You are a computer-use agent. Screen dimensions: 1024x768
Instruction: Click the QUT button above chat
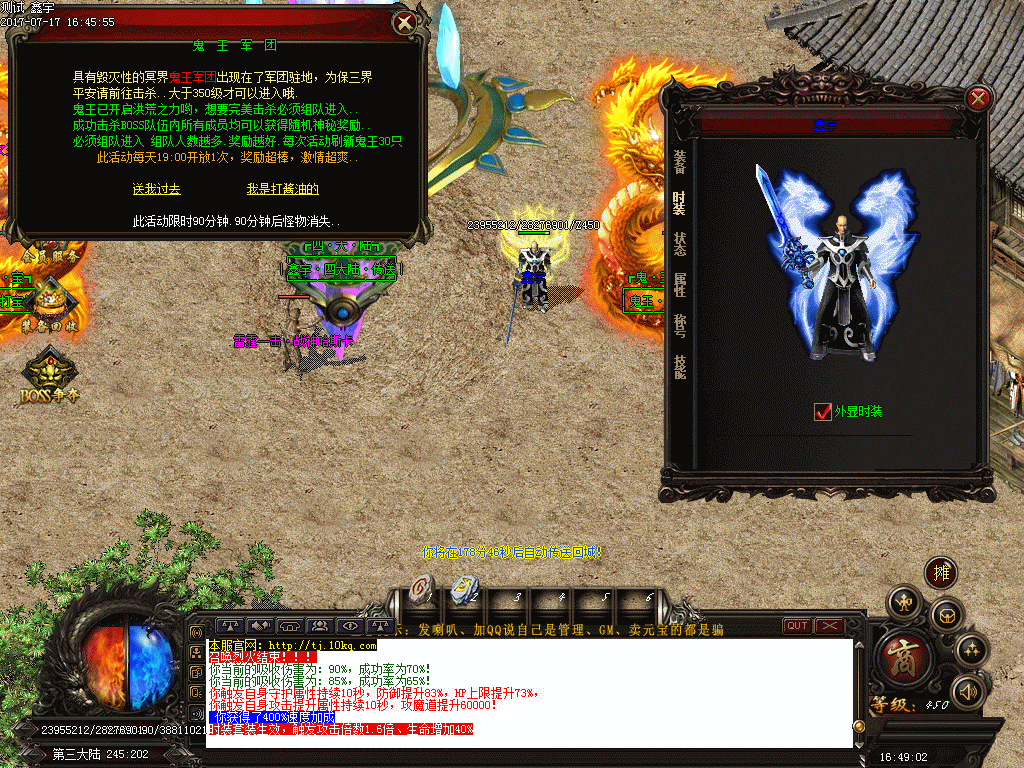(797, 626)
